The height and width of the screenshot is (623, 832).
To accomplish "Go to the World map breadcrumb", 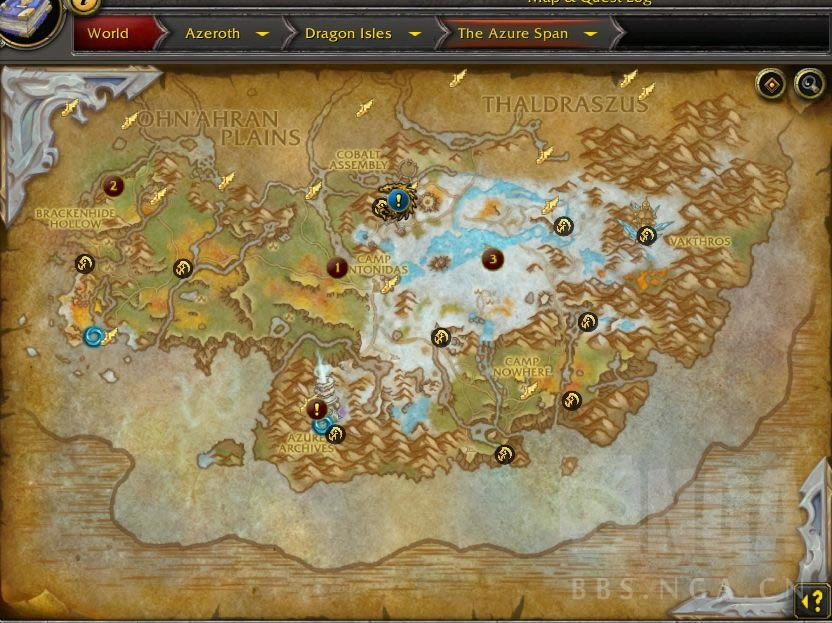I will pos(108,33).
